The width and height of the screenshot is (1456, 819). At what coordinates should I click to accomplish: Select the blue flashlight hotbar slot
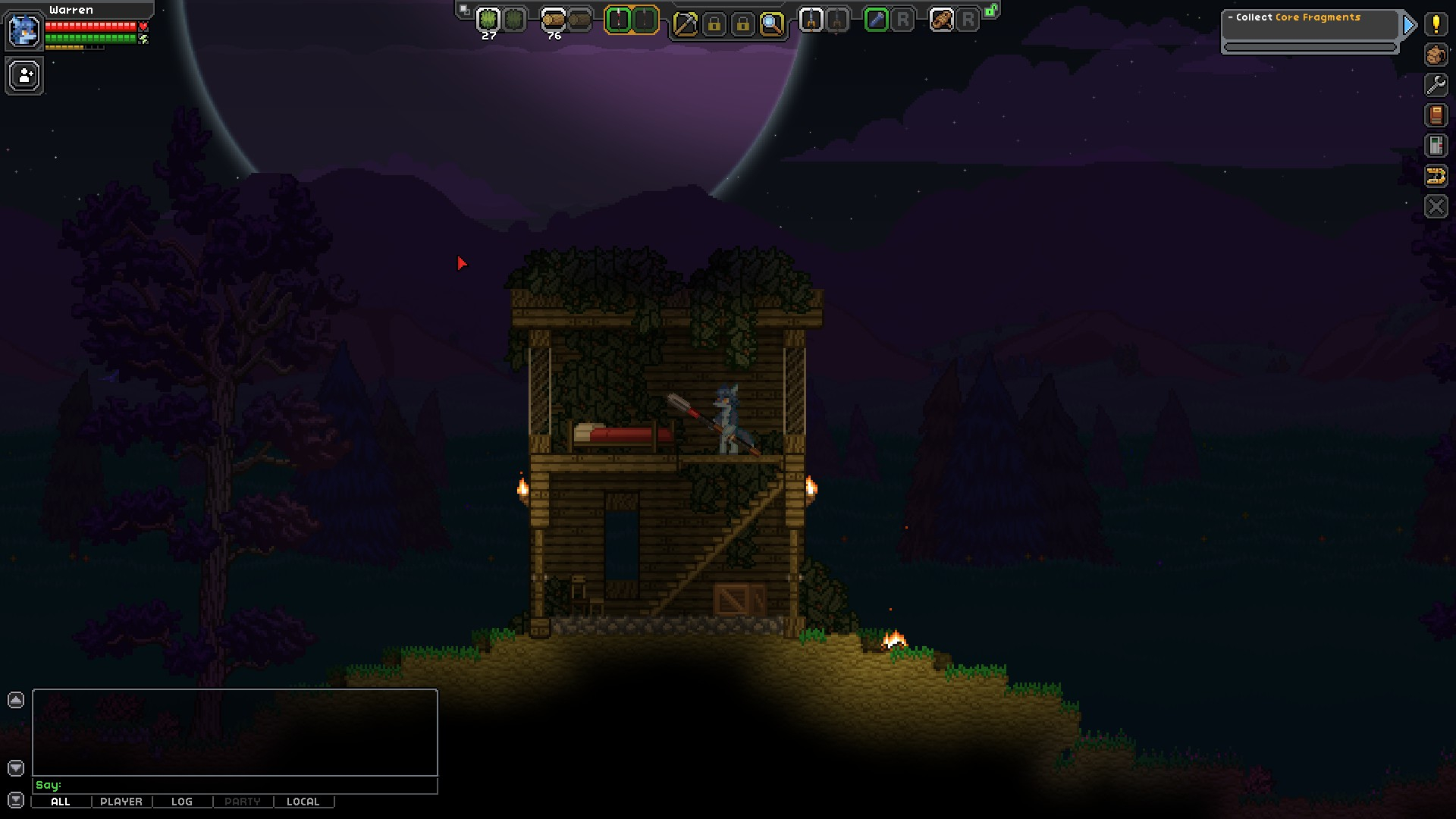[876, 20]
